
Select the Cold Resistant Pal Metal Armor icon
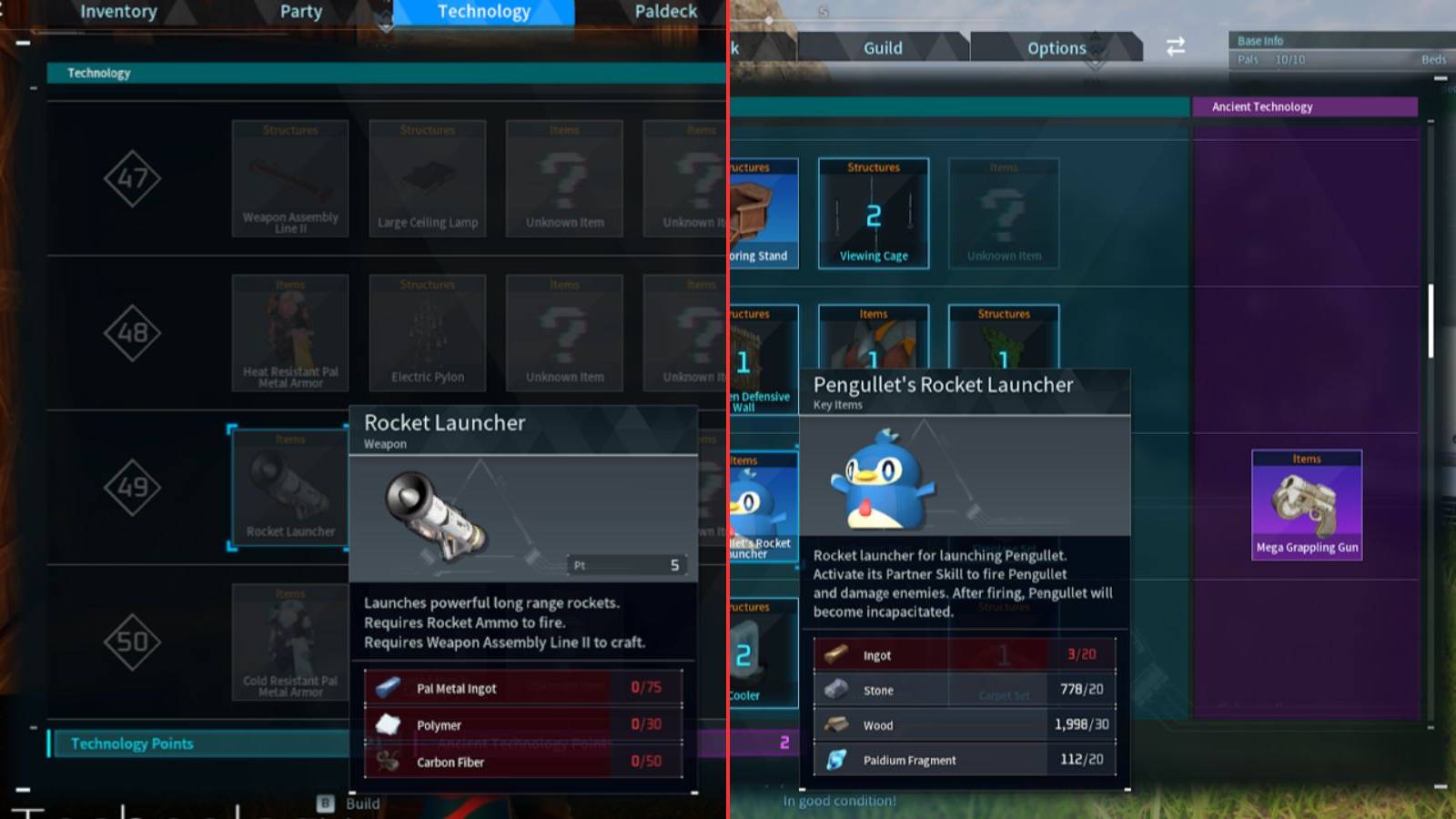click(289, 642)
